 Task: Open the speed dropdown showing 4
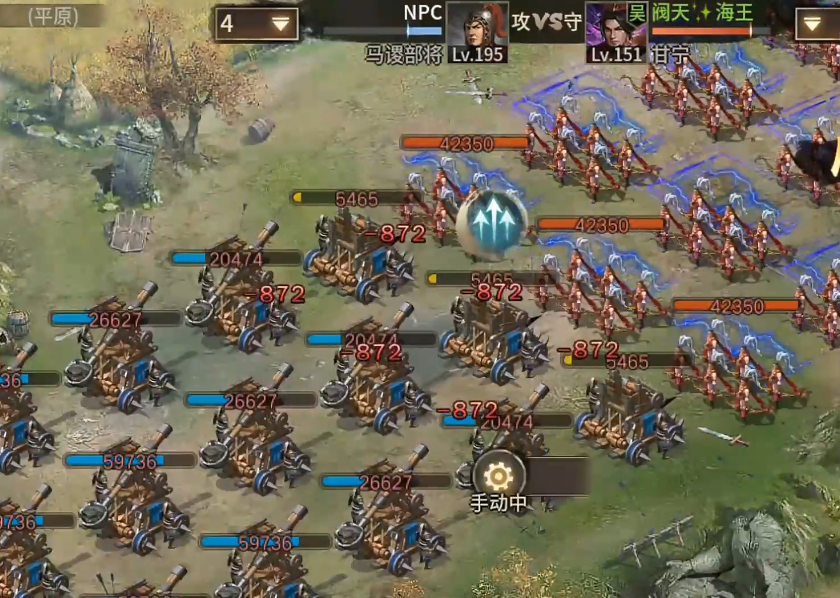[x=256, y=24]
